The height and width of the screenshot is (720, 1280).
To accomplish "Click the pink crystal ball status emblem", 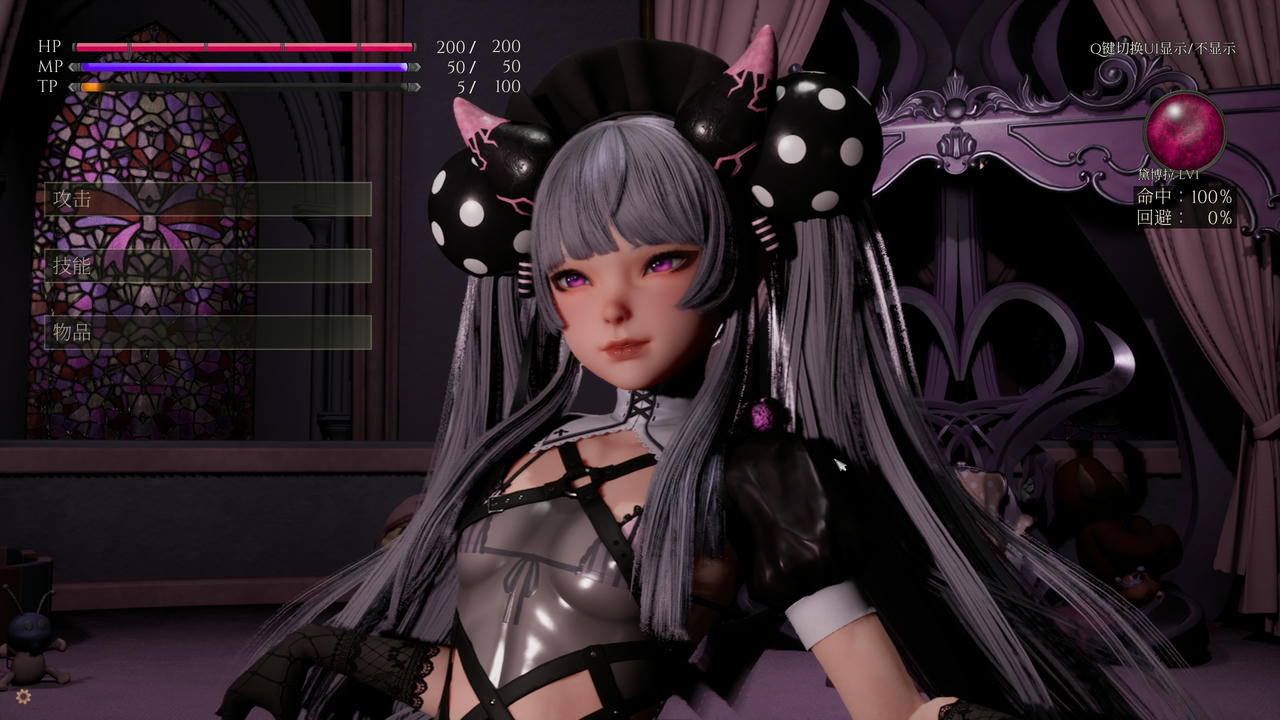I will 1186,131.
